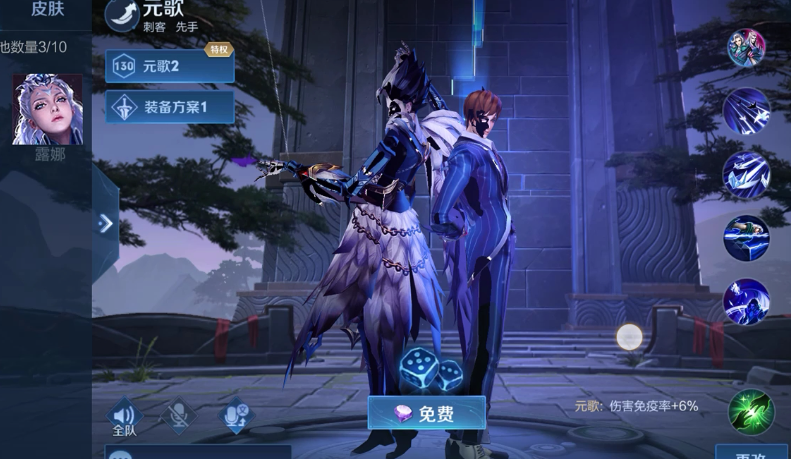Open the 装备方案1 equipment plan
791x459 pixels.
pyautogui.click(x=169, y=106)
